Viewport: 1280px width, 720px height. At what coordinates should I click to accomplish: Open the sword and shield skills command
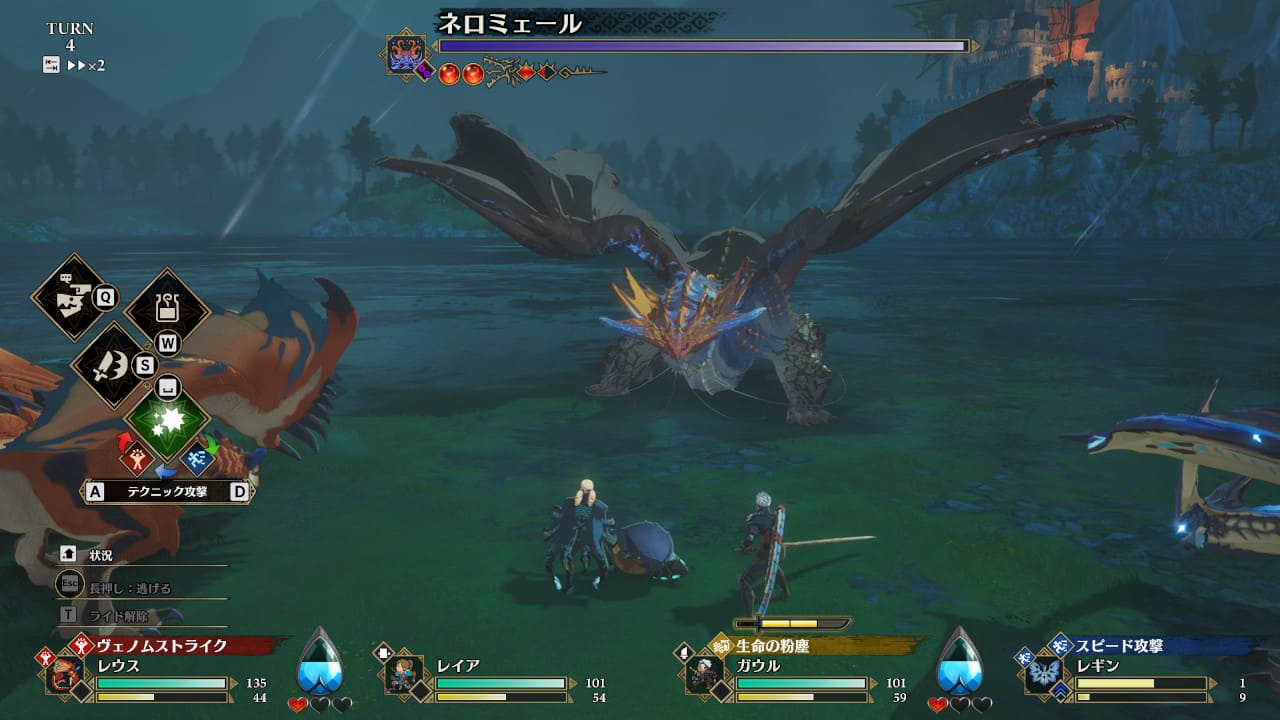pos(110,366)
